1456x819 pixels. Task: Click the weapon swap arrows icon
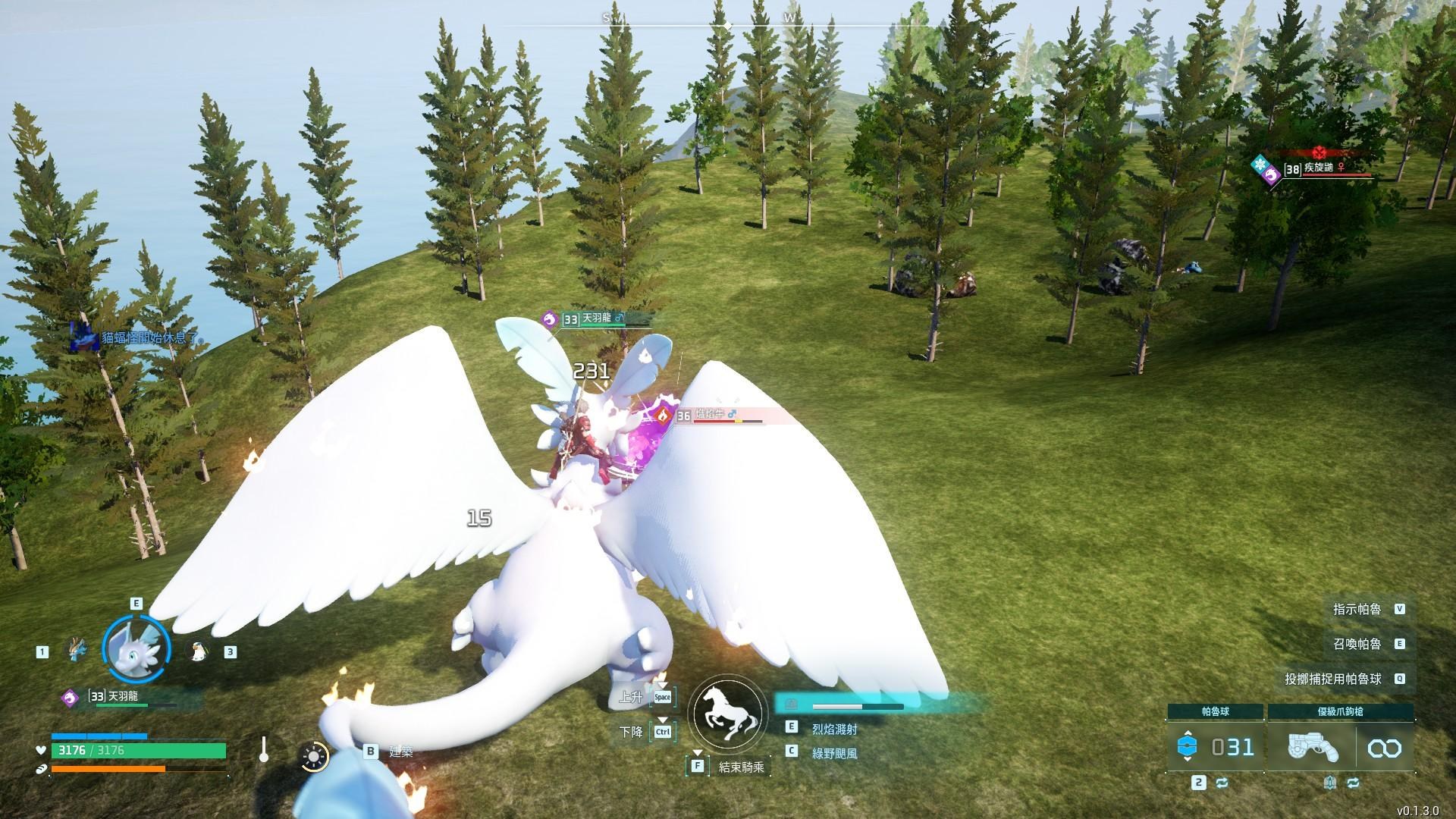1354,783
